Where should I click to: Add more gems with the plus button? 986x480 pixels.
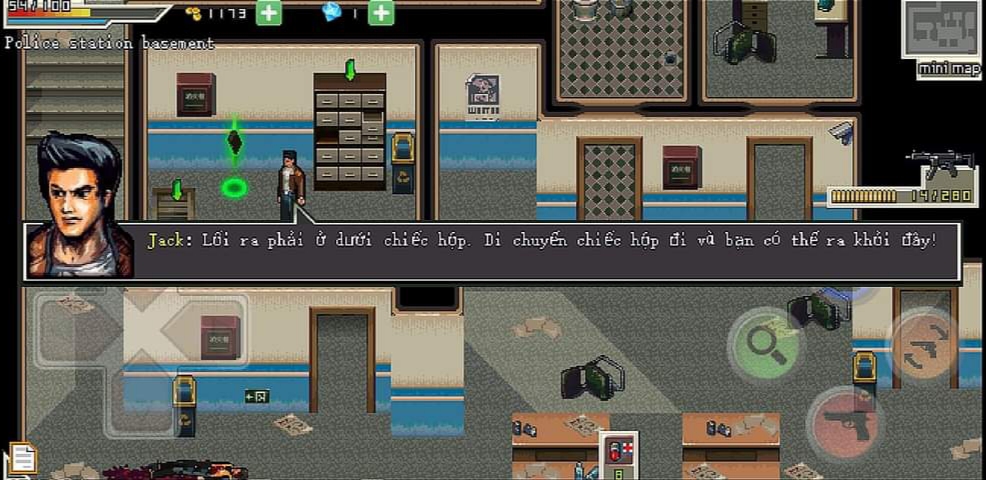click(x=380, y=13)
